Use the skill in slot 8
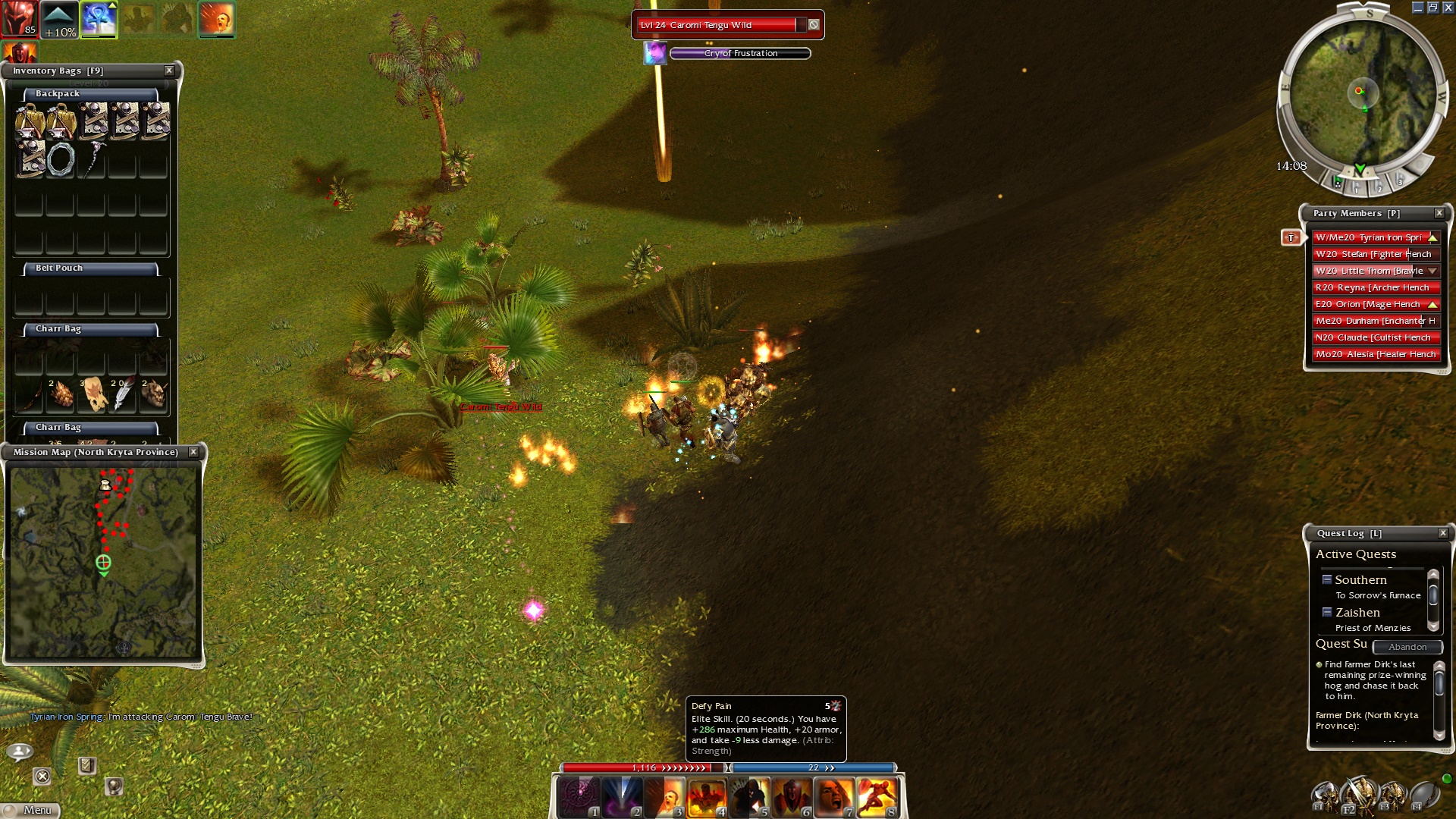This screenshot has height=819, width=1456. tap(877, 798)
